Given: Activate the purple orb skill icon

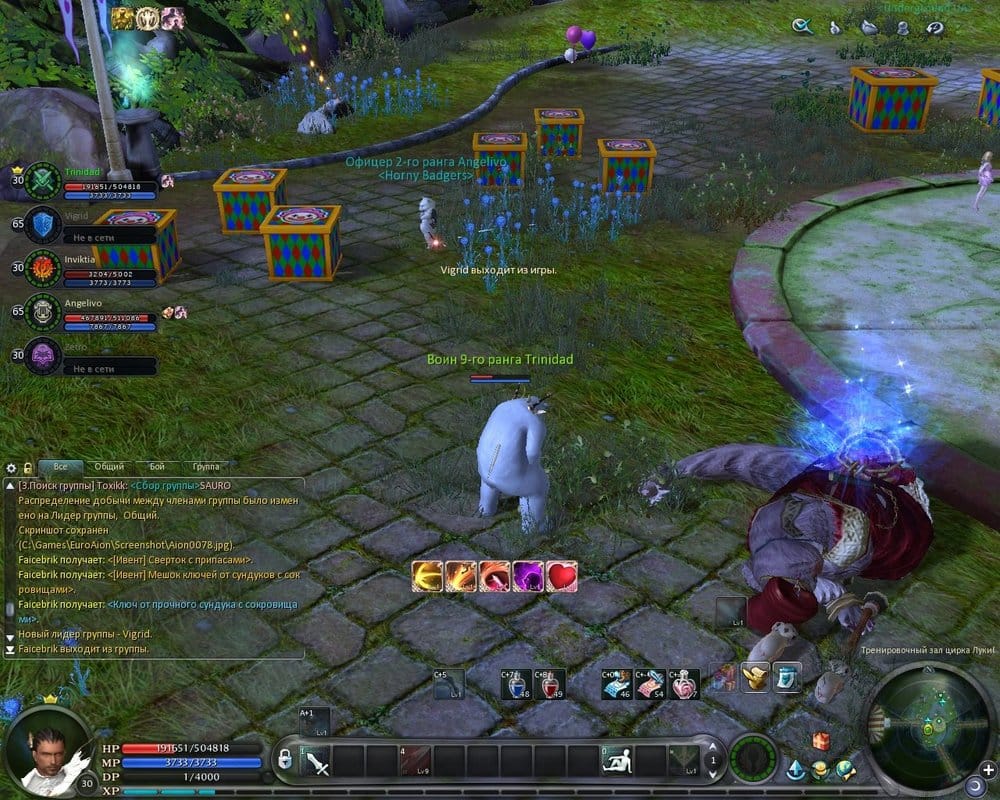Looking at the screenshot, I should [x=526, y=576].
